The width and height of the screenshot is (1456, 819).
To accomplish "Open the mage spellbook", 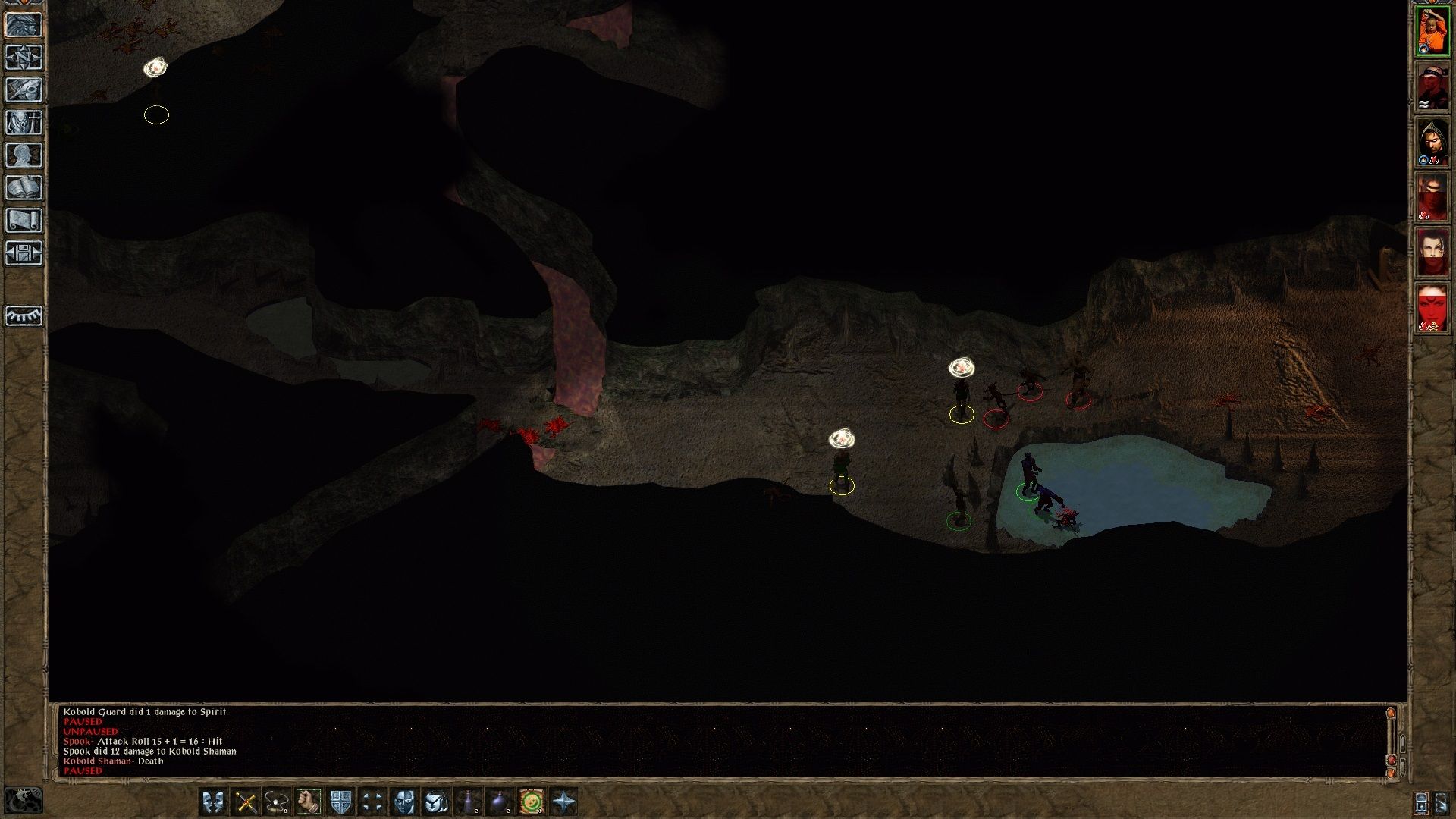I will (24, 188).
